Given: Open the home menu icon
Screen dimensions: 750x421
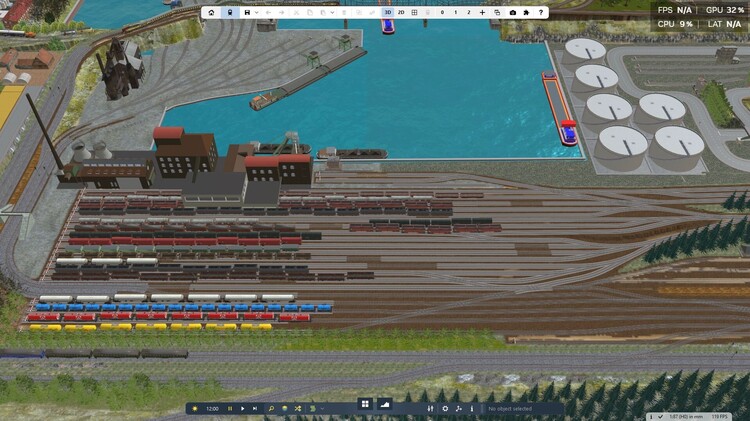Looking at the screenshot, I should (211, 13).
